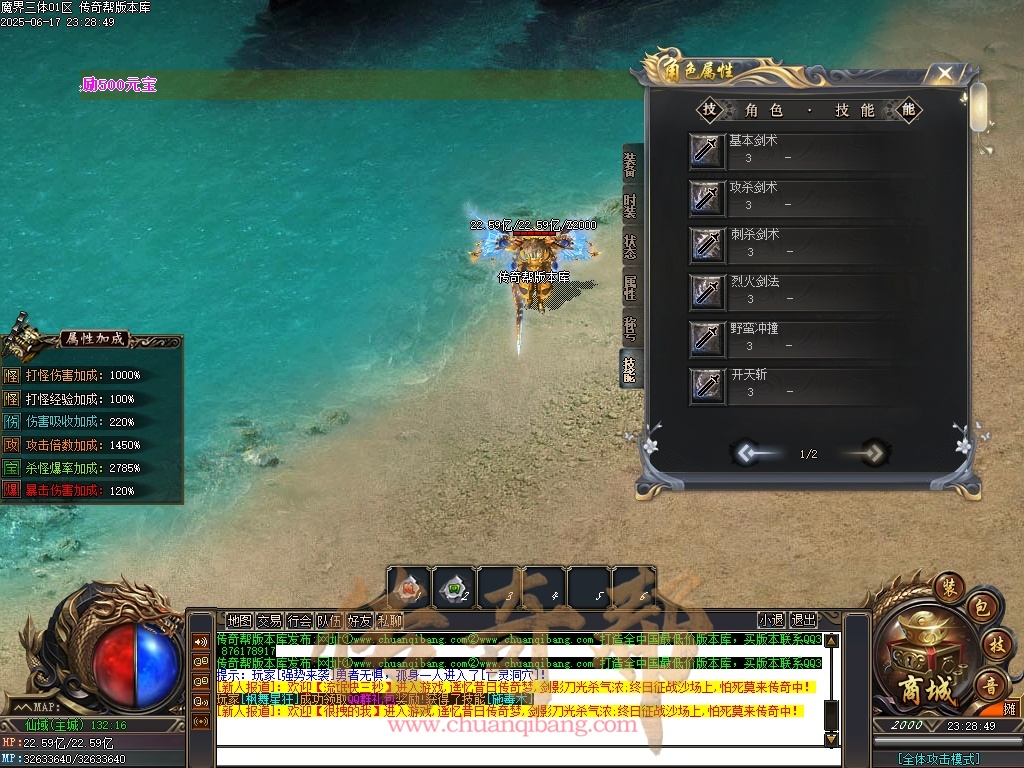Open the 地图 map button

(239, 620)
